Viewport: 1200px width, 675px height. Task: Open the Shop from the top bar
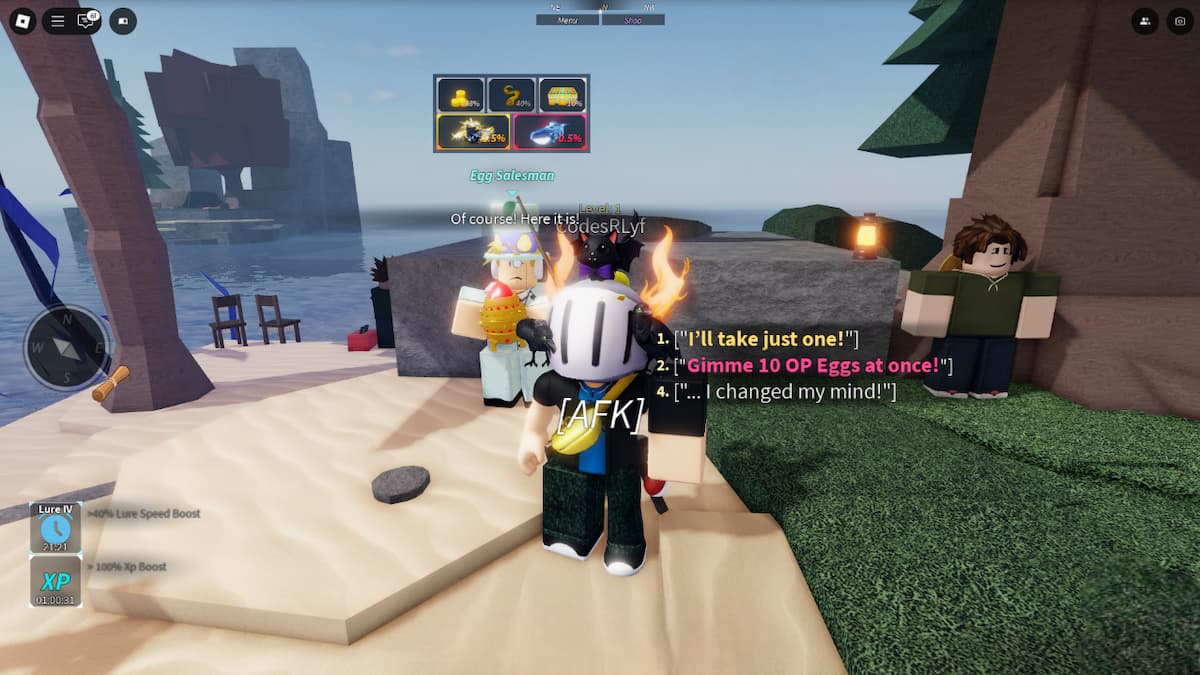(x=633, y=19)
